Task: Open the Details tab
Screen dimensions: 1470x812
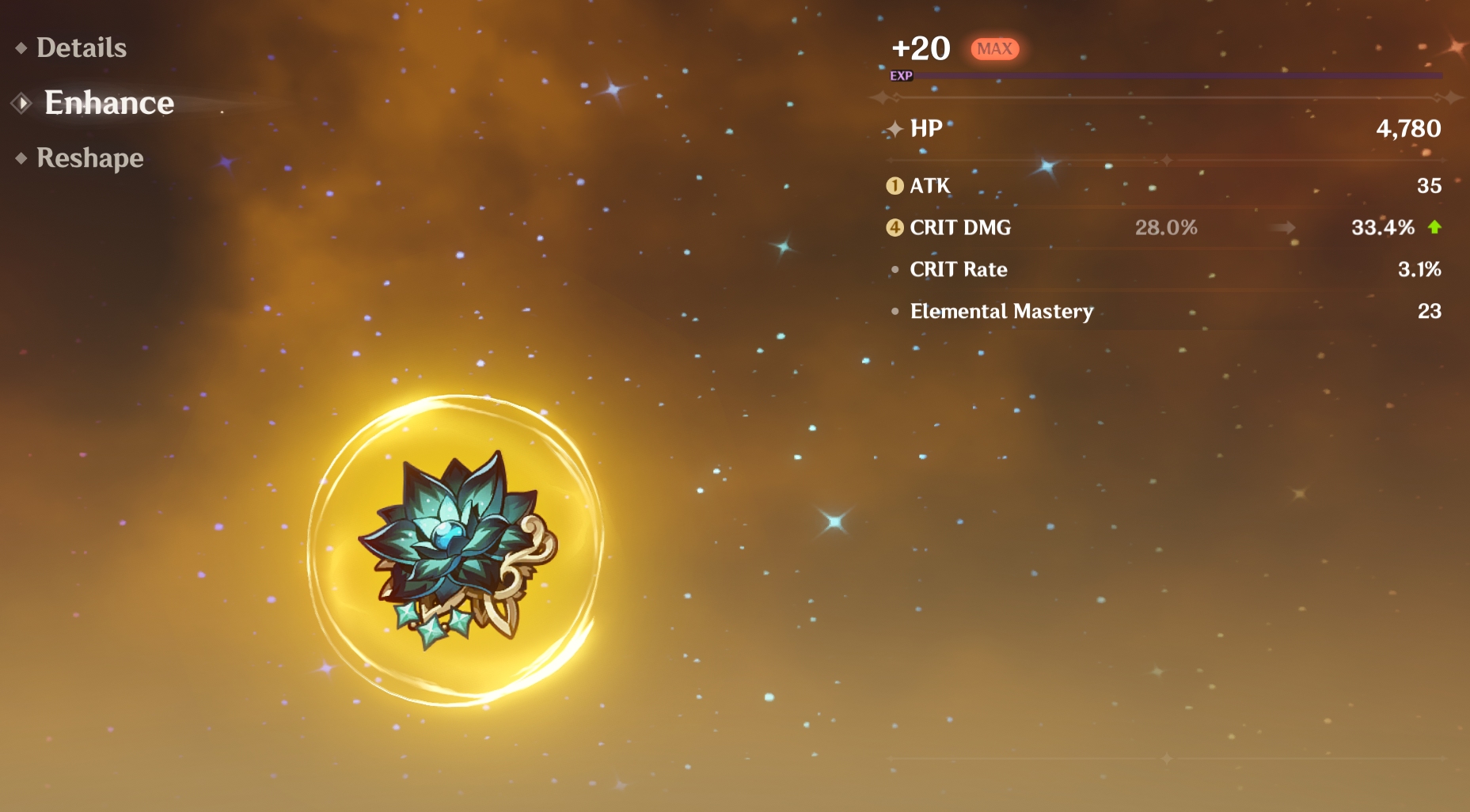Action: point(82,48)
